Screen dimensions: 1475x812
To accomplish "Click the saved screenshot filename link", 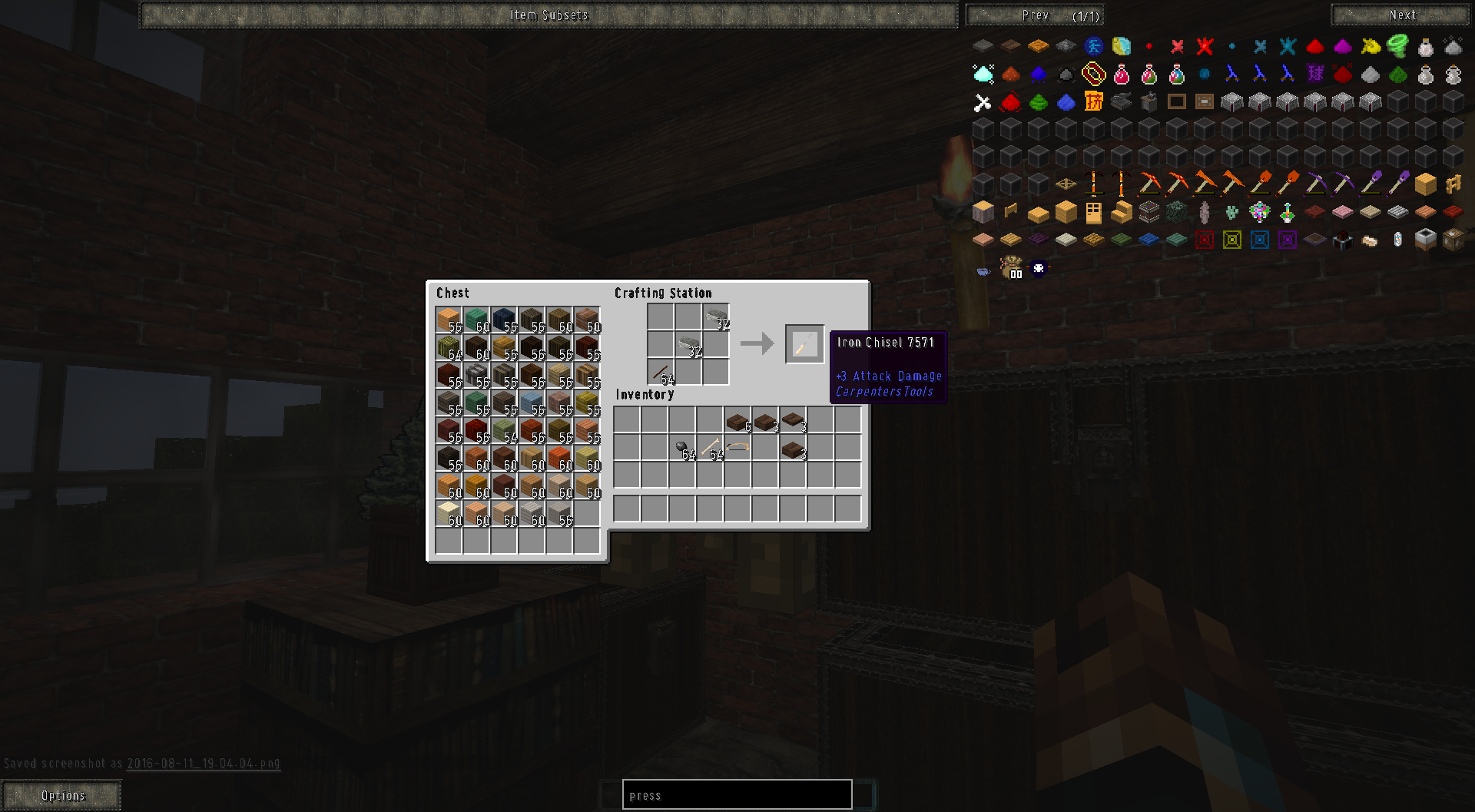I will point(202,764).
